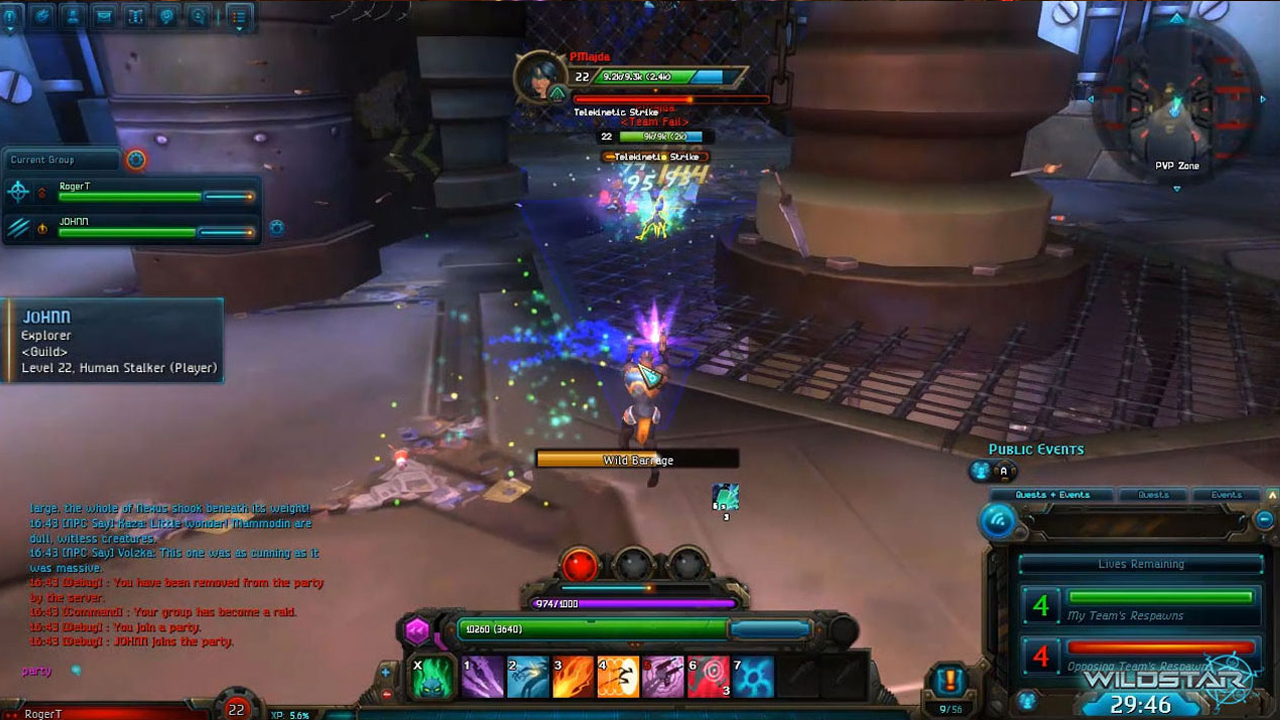Collapse the tracker with the minus button
Viewport: 1280px width, 720px height.
pyautogui.click(x=1265, y=520)
